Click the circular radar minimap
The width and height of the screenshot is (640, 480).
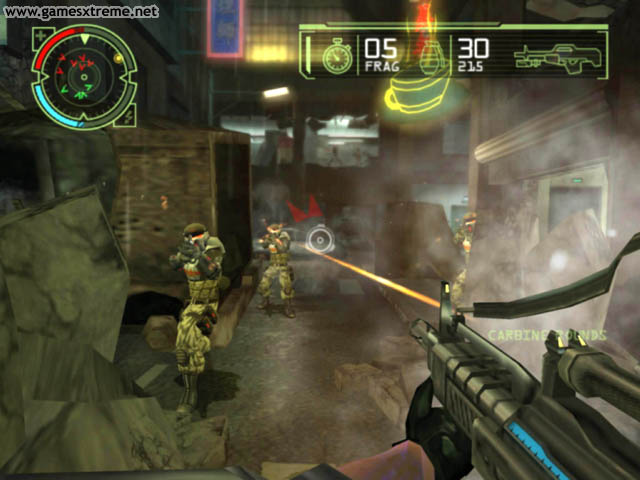point(84,78)
